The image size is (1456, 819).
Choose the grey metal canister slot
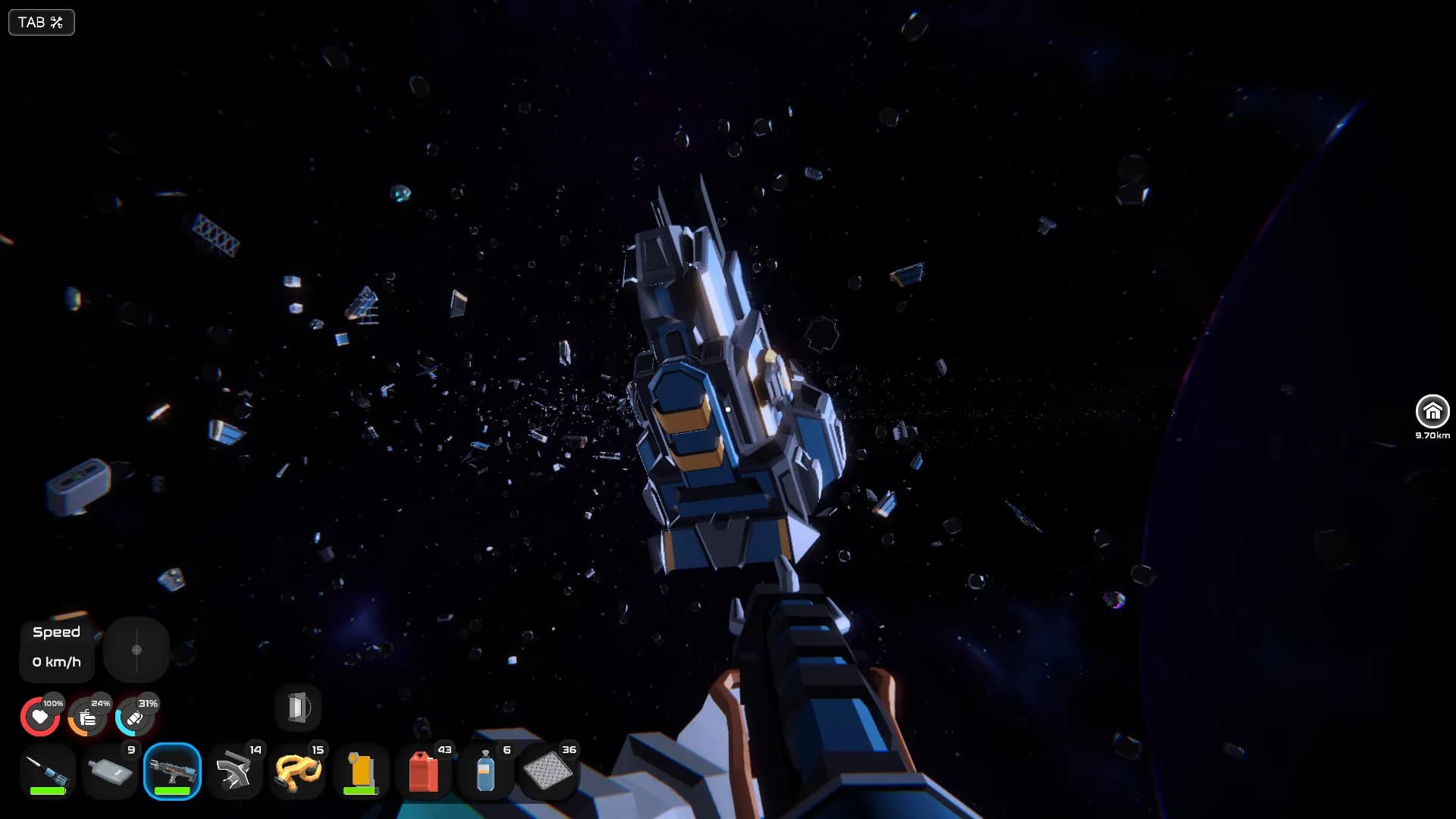[x=110, y=772]
